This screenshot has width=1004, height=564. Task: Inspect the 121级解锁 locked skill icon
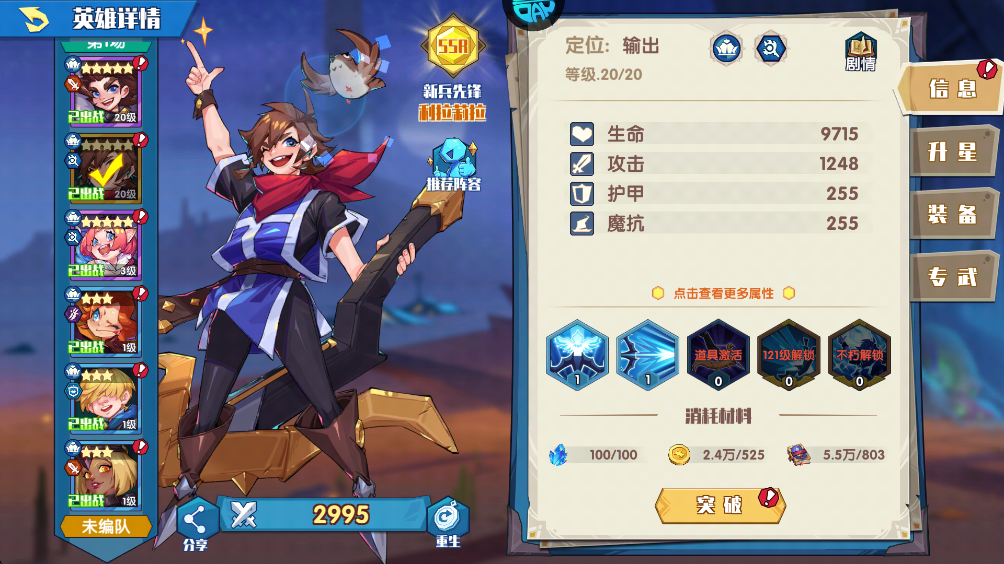[x=789, y=355]
